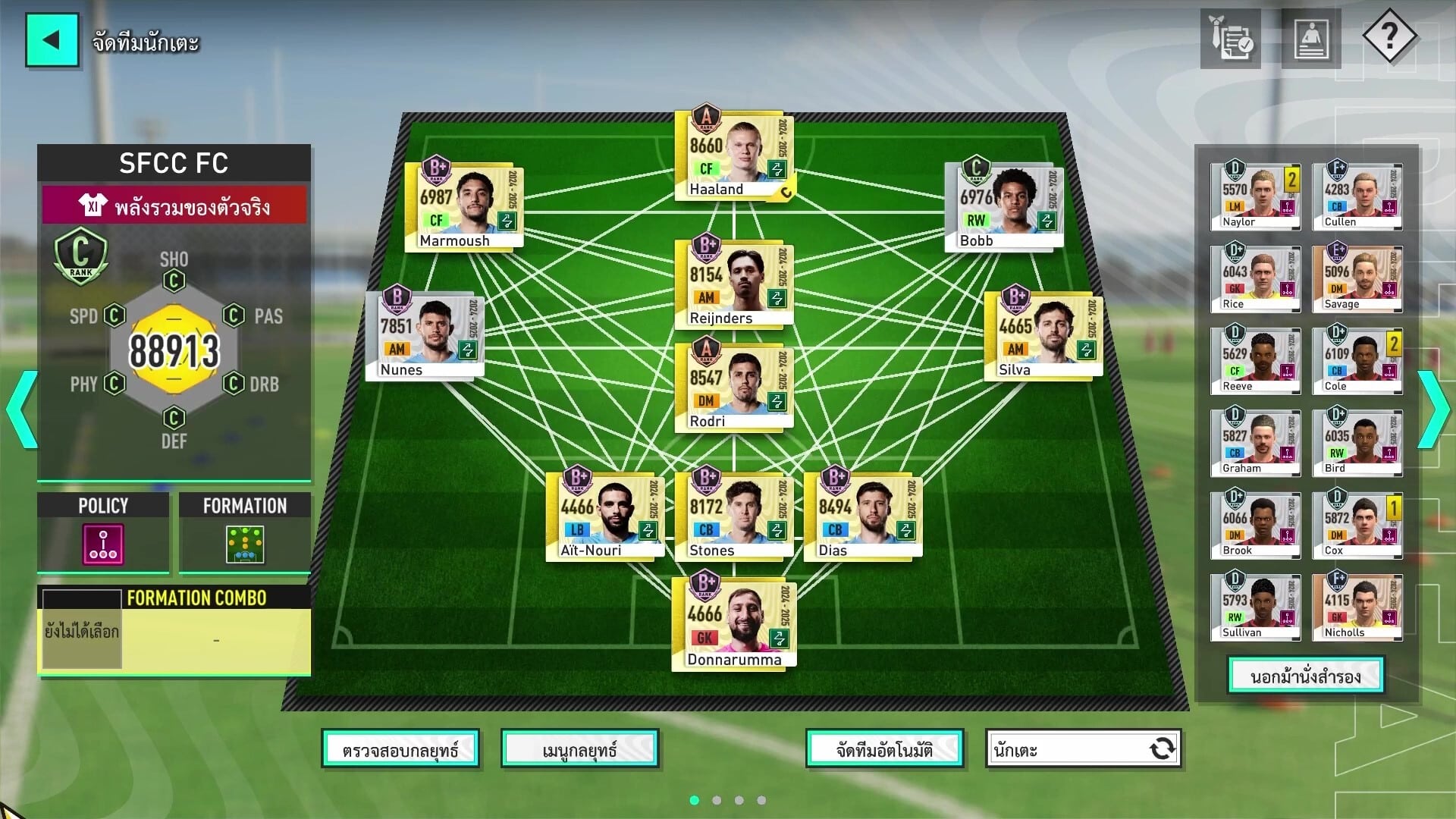The height and width of the screenshot is (819, 1456).
Task: Click จัดทีมอัตโนมัติ auto-arrange button
Action: click(x=884, y=750)
